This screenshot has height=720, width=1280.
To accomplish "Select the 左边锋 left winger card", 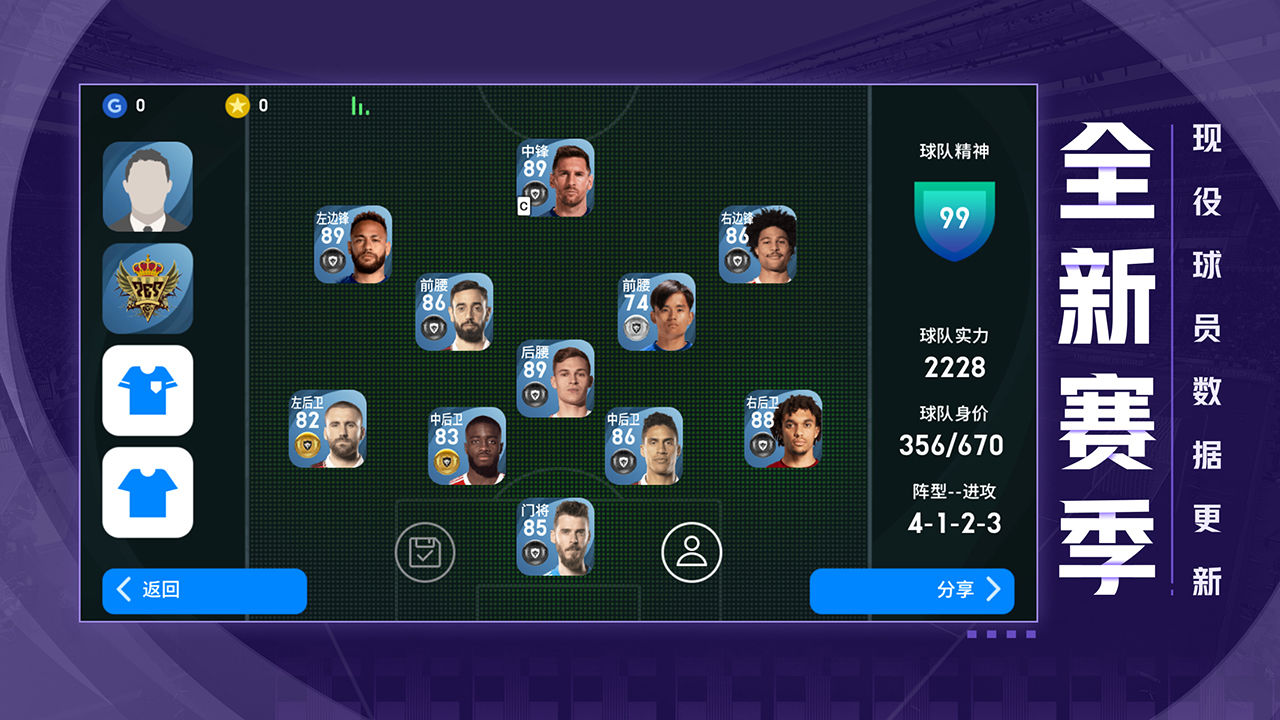I will click(x=353, y=245).
